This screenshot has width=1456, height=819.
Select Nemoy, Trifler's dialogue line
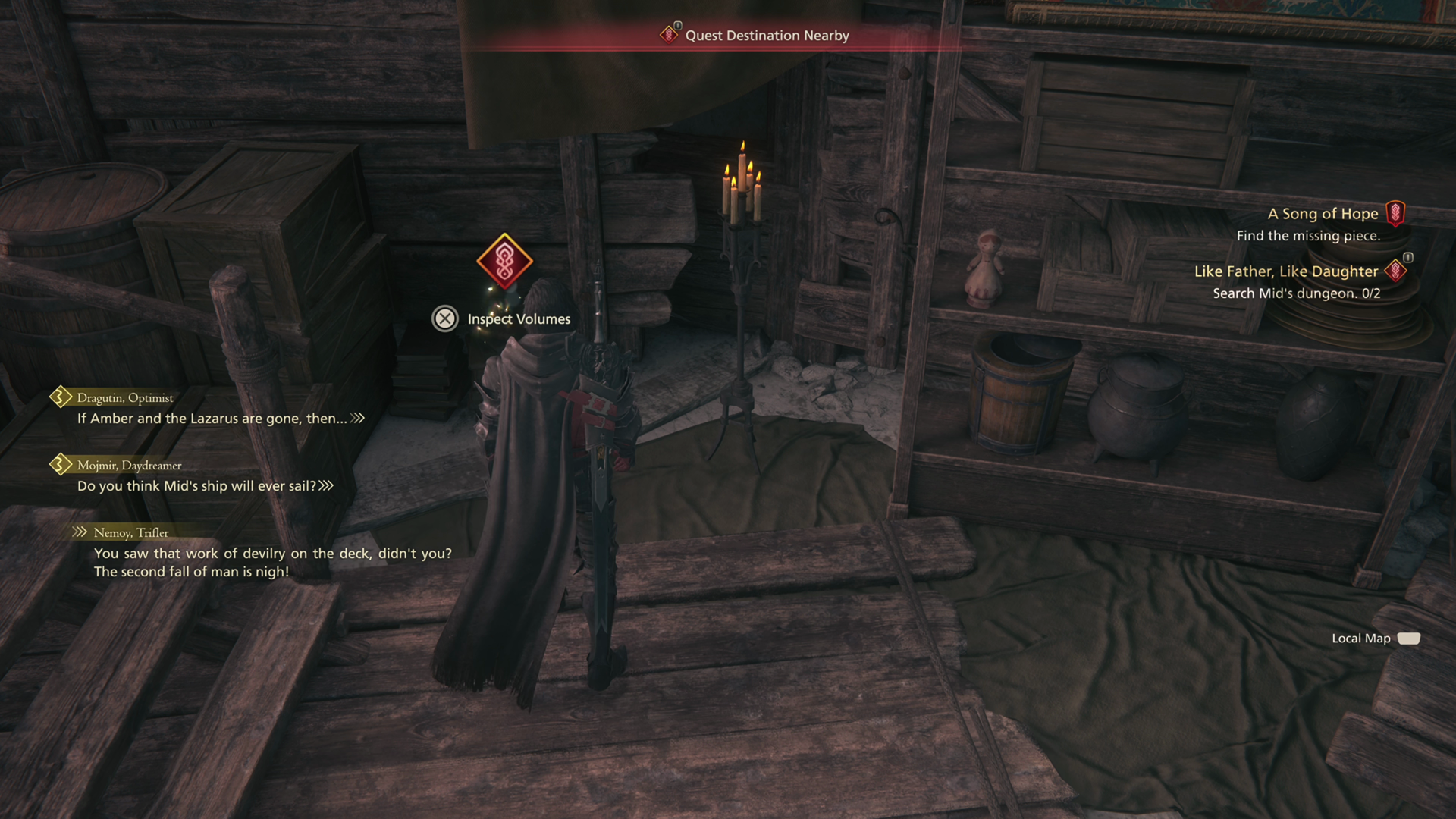coord(272,562)
